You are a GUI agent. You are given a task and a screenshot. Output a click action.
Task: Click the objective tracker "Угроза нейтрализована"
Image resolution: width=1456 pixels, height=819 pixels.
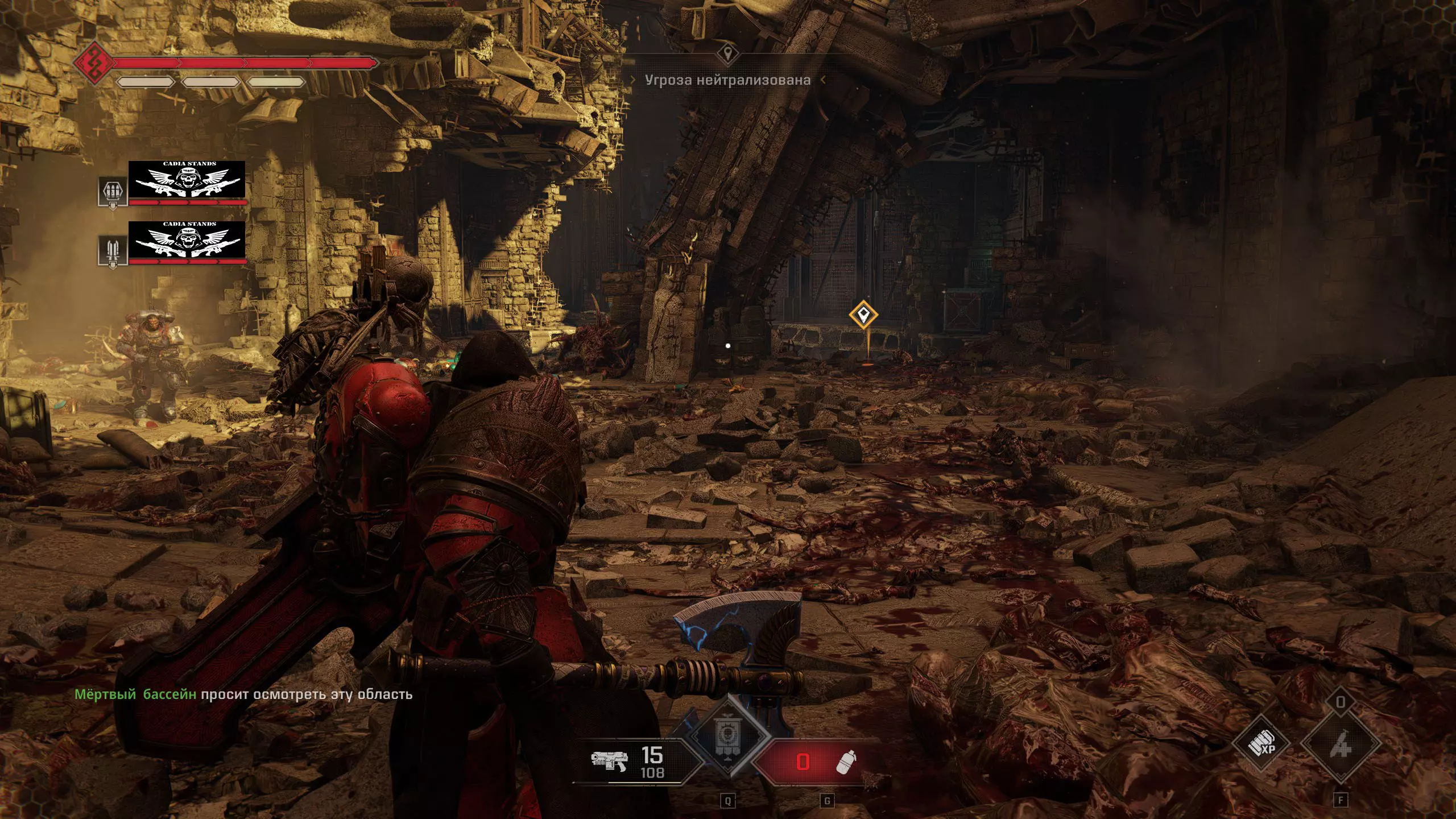[x=727, y=80]
